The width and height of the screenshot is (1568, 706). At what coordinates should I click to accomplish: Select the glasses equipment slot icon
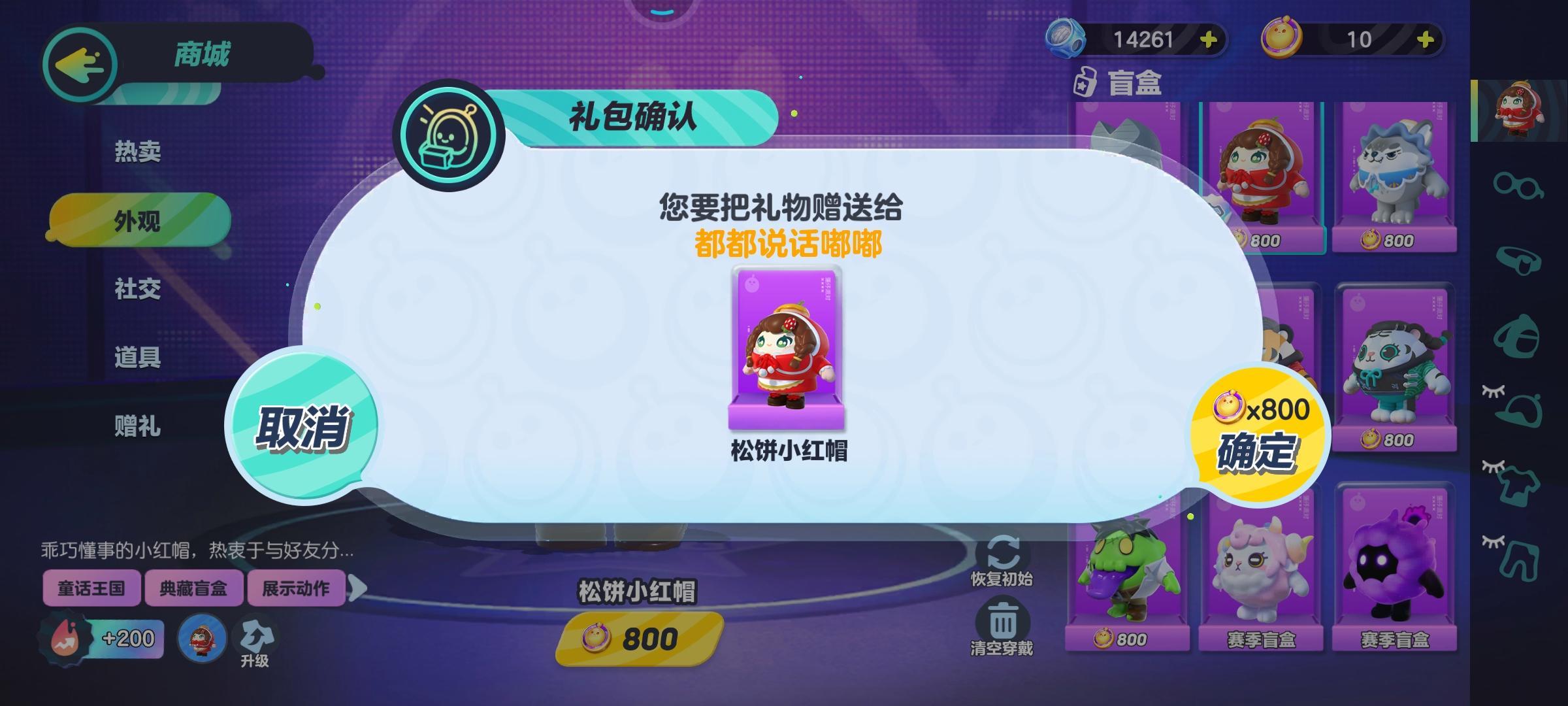pos(1517,187)
